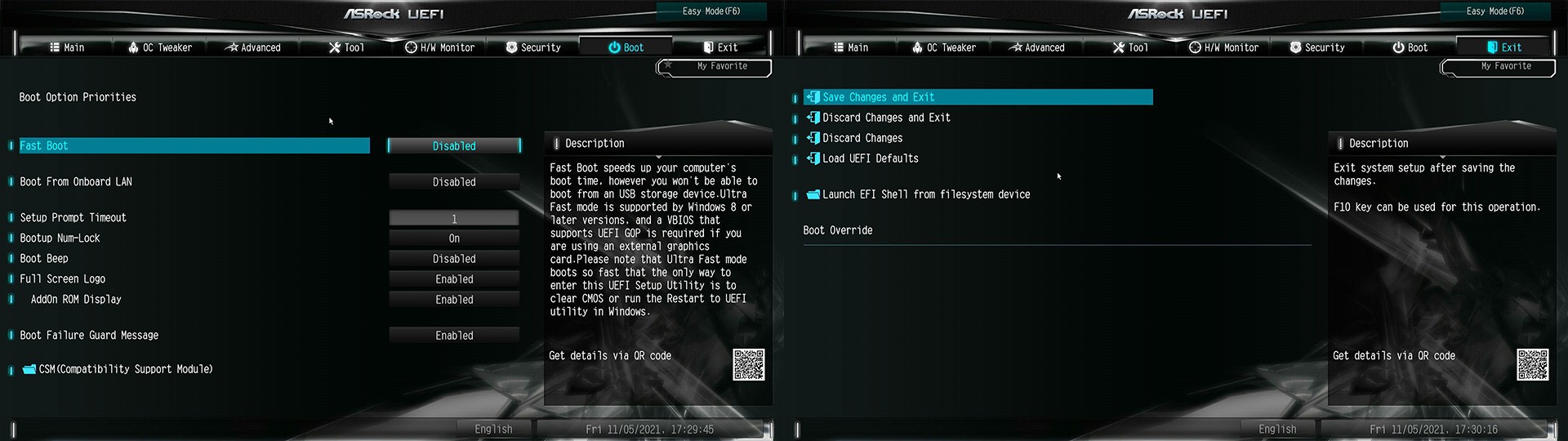Choose Discard Changes and Exit
Screen dimensions: 1568x441
[x=886, y=118]
